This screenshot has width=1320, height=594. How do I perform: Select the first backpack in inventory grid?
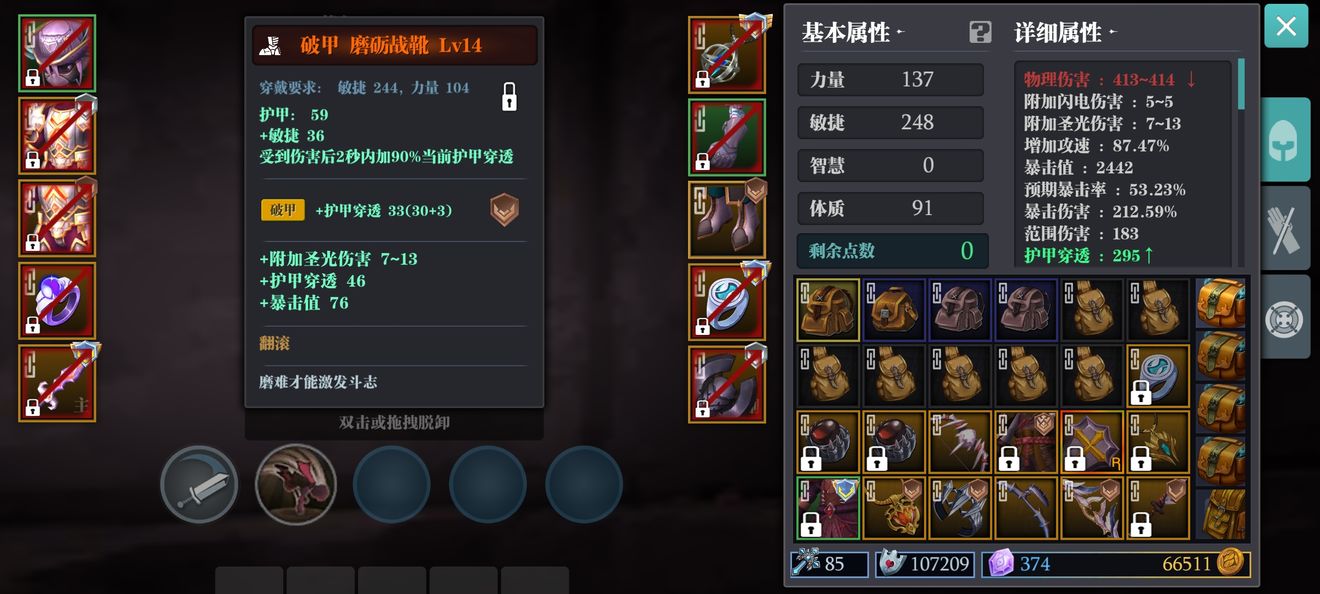click(828, 310)
